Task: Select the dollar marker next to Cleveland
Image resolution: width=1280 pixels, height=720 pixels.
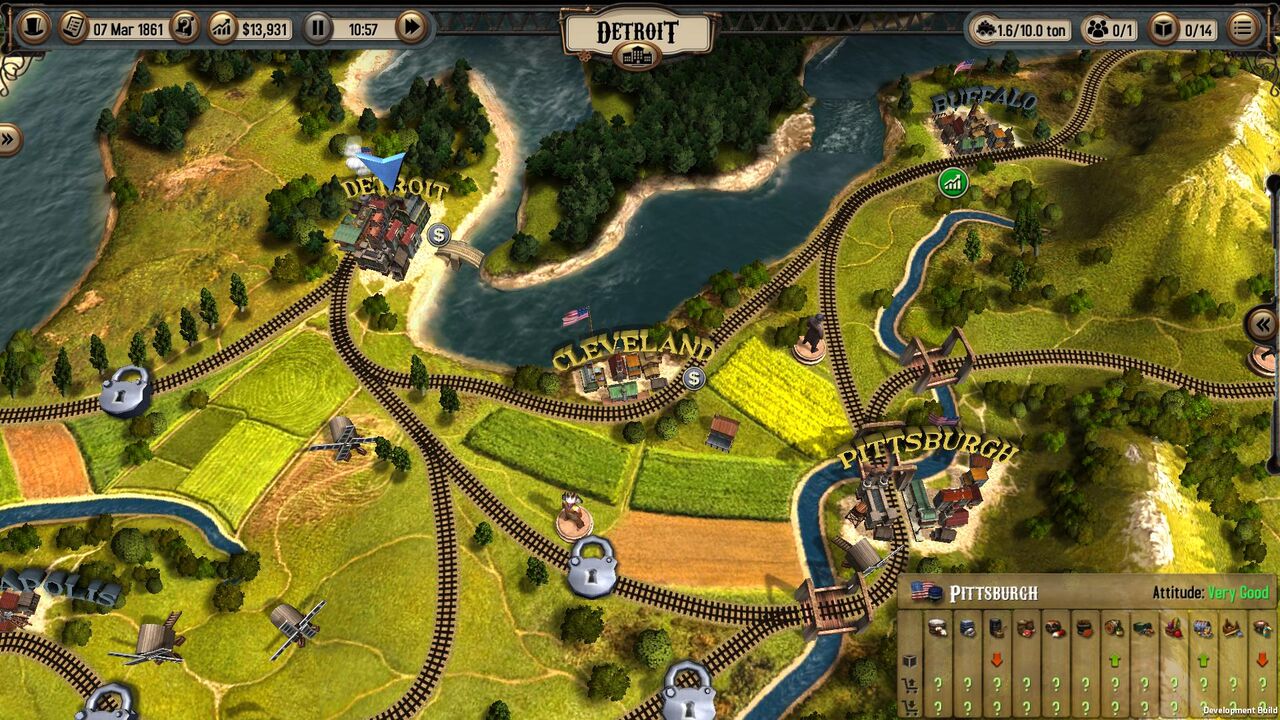Action: tap(694, 377)
